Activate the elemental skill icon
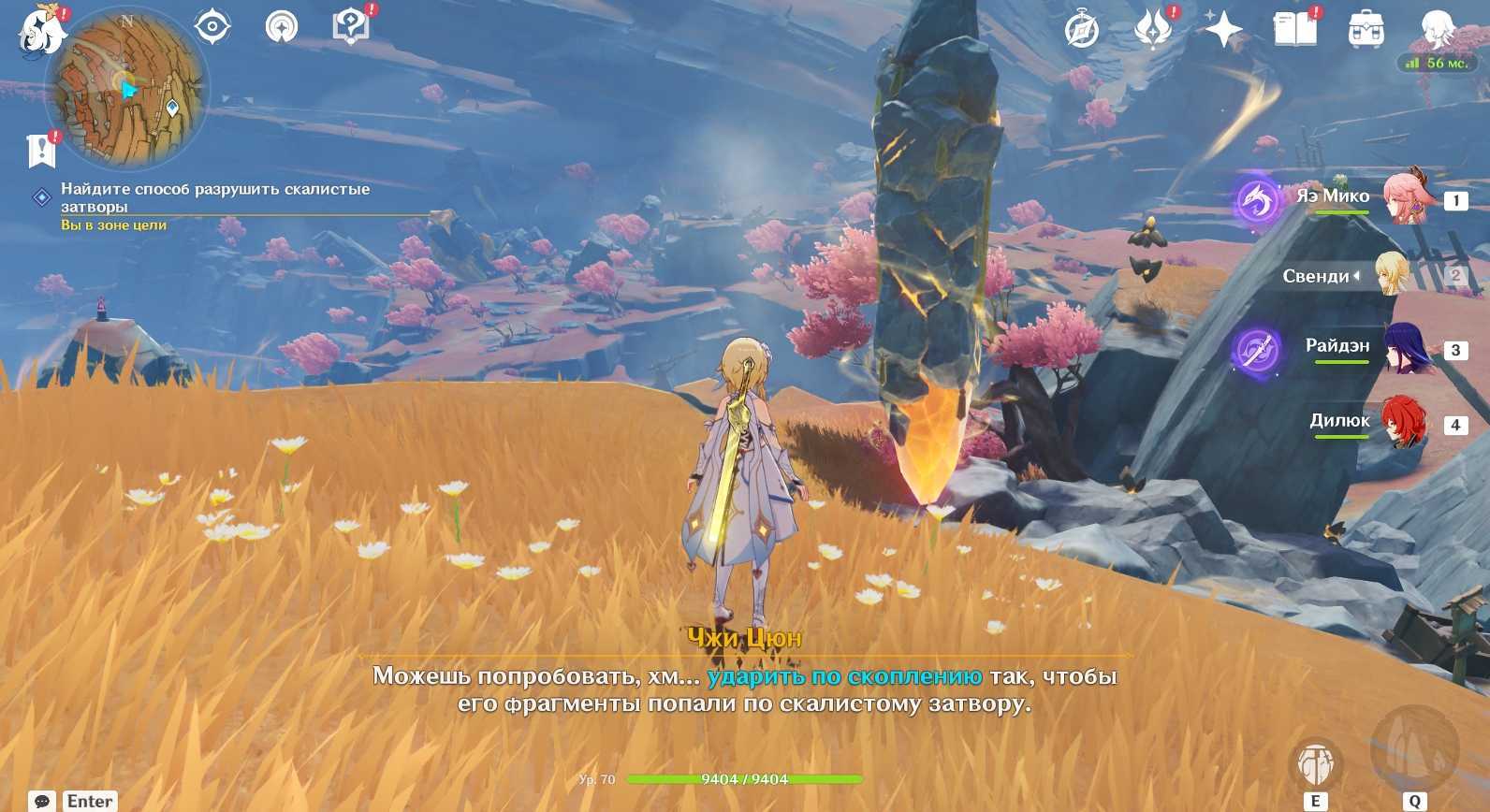 1315,764
